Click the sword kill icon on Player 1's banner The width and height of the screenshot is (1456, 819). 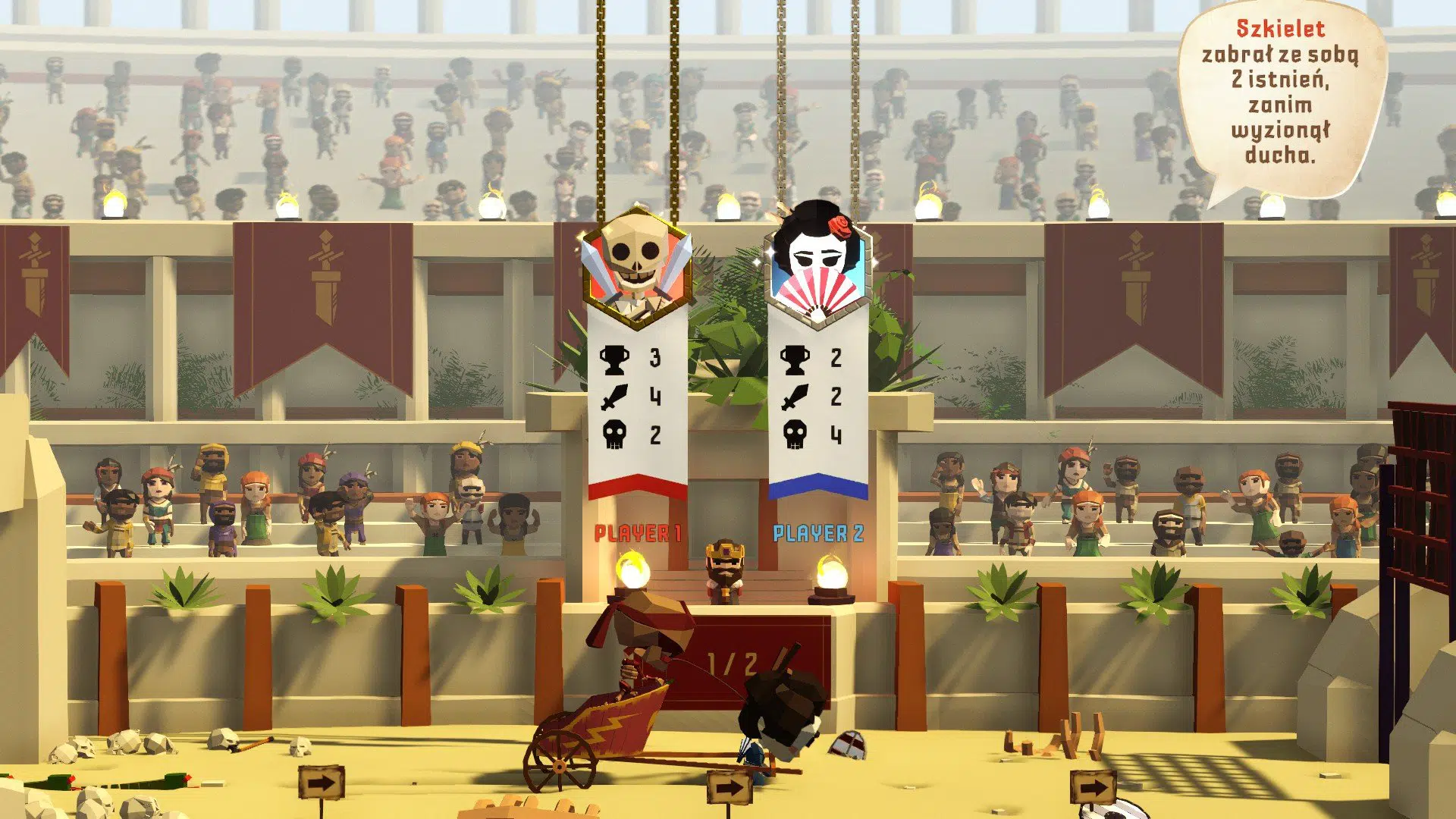pyautogui.click(x=616, y=396)
